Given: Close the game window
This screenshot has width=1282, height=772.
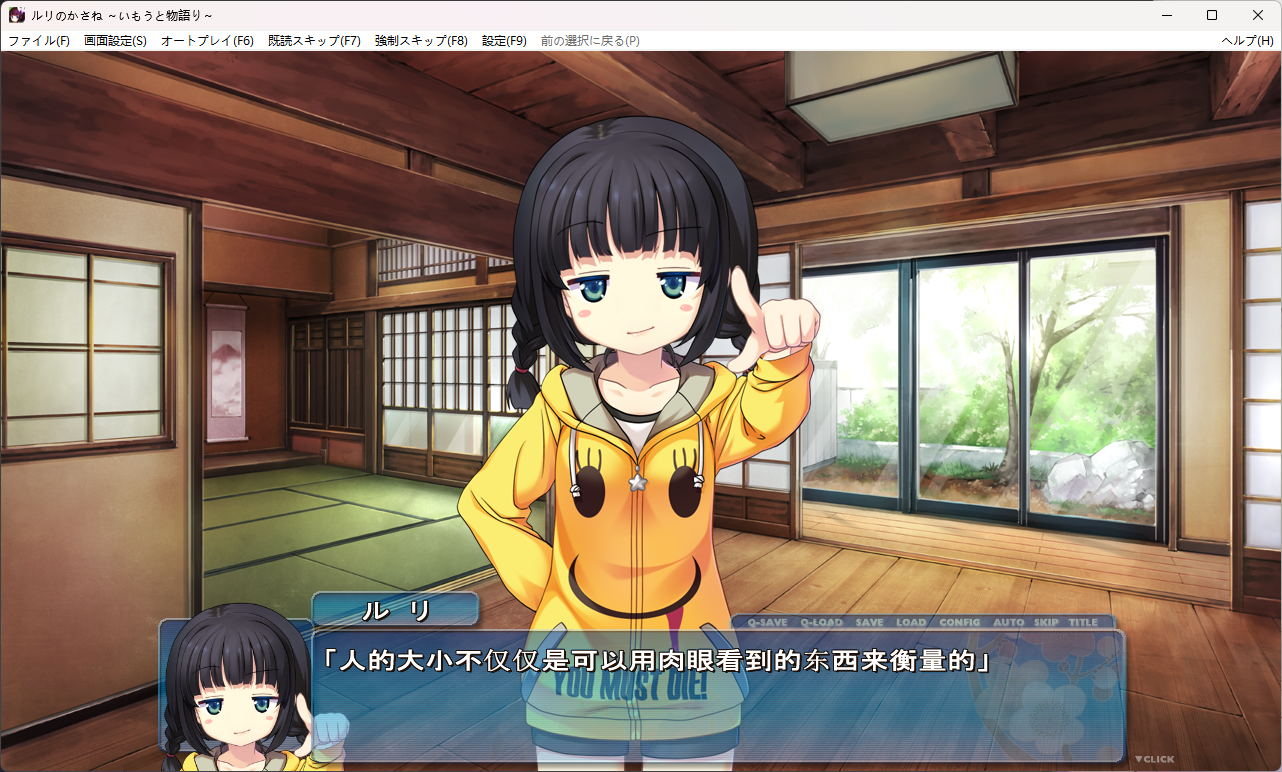Looking at the screenshot, I should 1258,15.
